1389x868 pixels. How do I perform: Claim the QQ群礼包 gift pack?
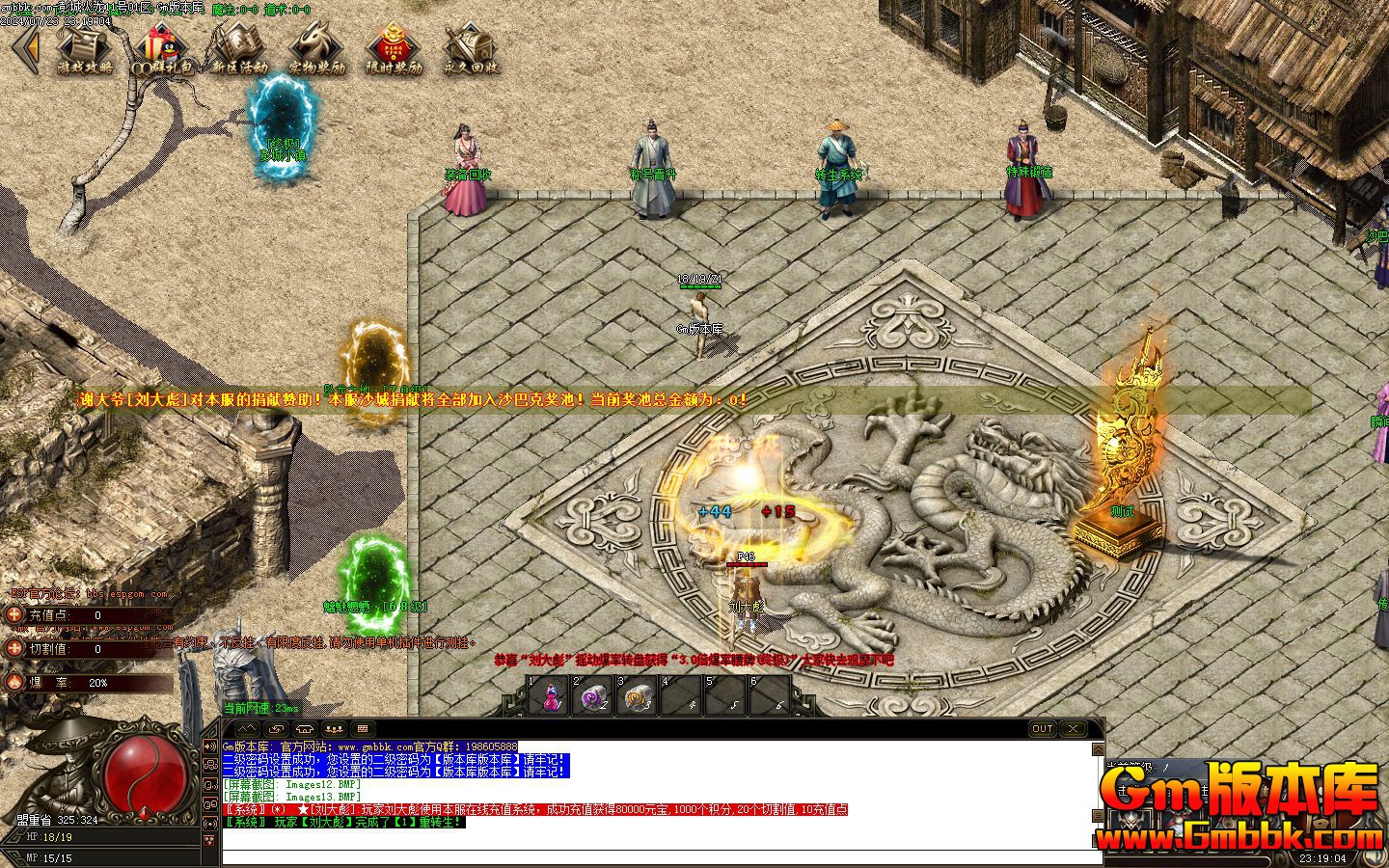(161, 48)
